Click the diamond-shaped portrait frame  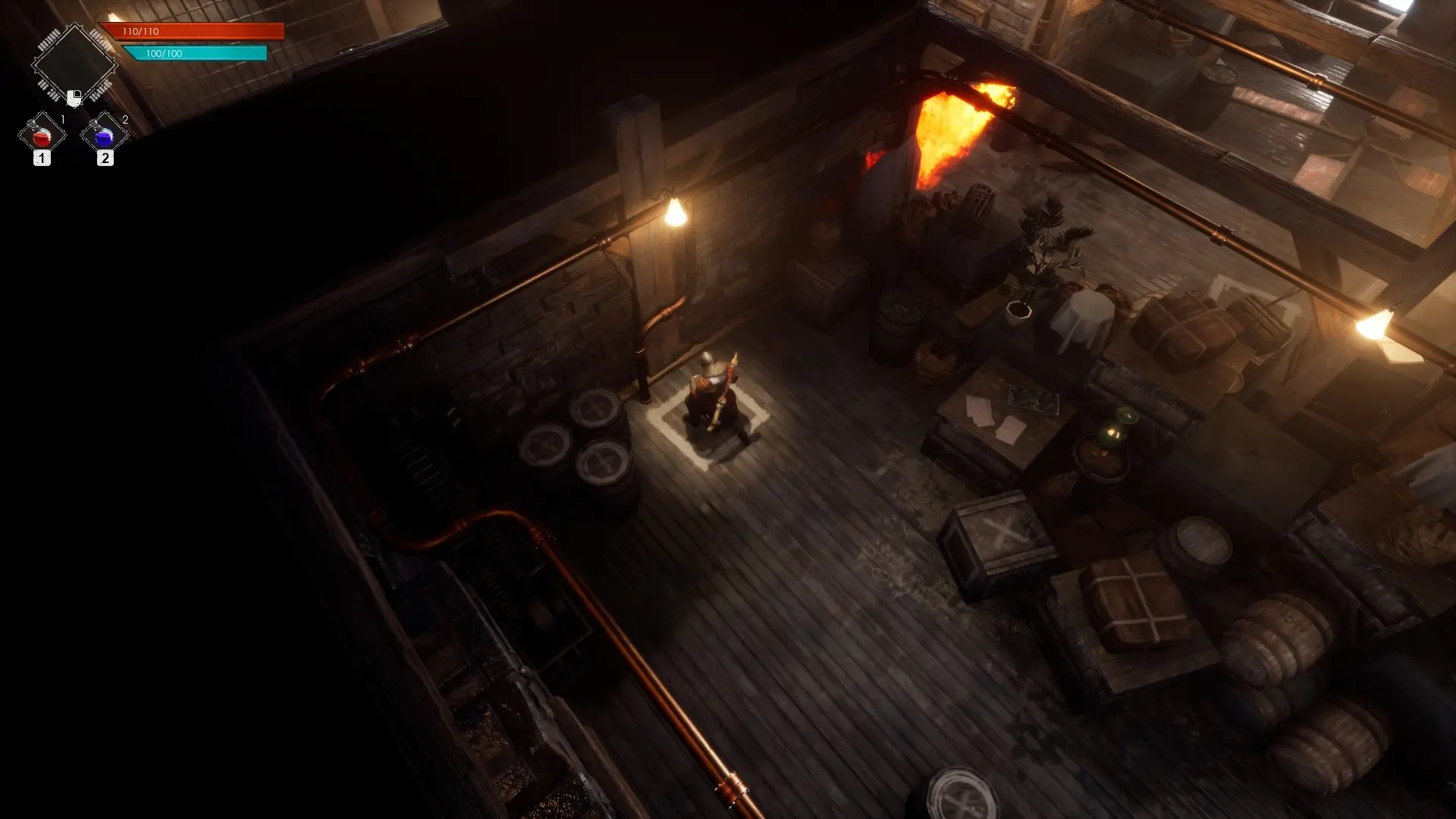coord(74,64)
